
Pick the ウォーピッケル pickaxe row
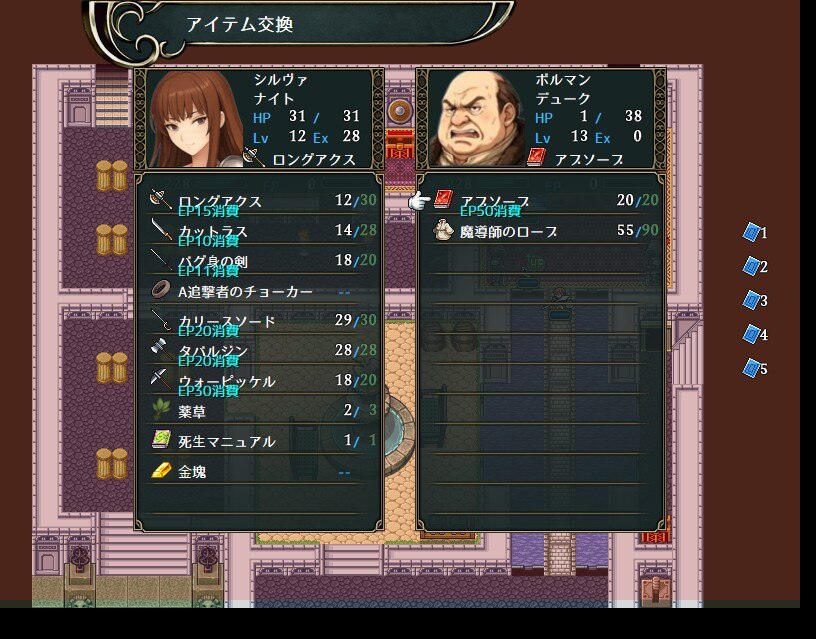coord(258,381)
